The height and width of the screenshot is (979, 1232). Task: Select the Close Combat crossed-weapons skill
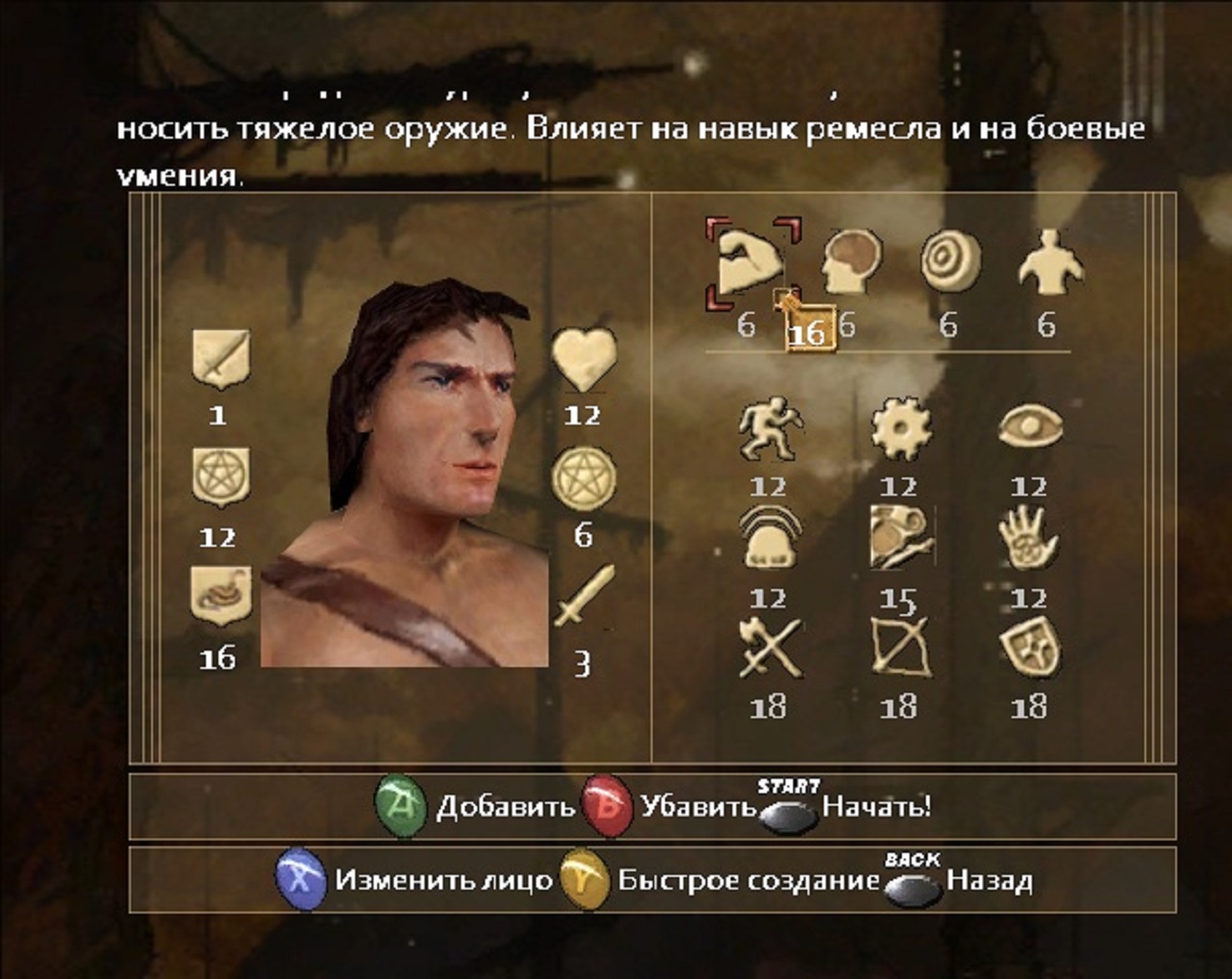pyautogui.click(x=770, y=648)
